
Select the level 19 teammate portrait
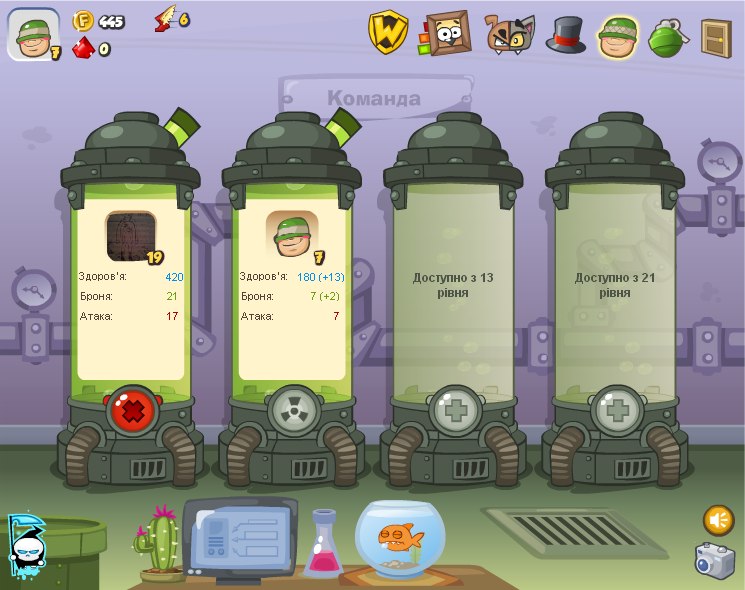click(x=131, y=236)
